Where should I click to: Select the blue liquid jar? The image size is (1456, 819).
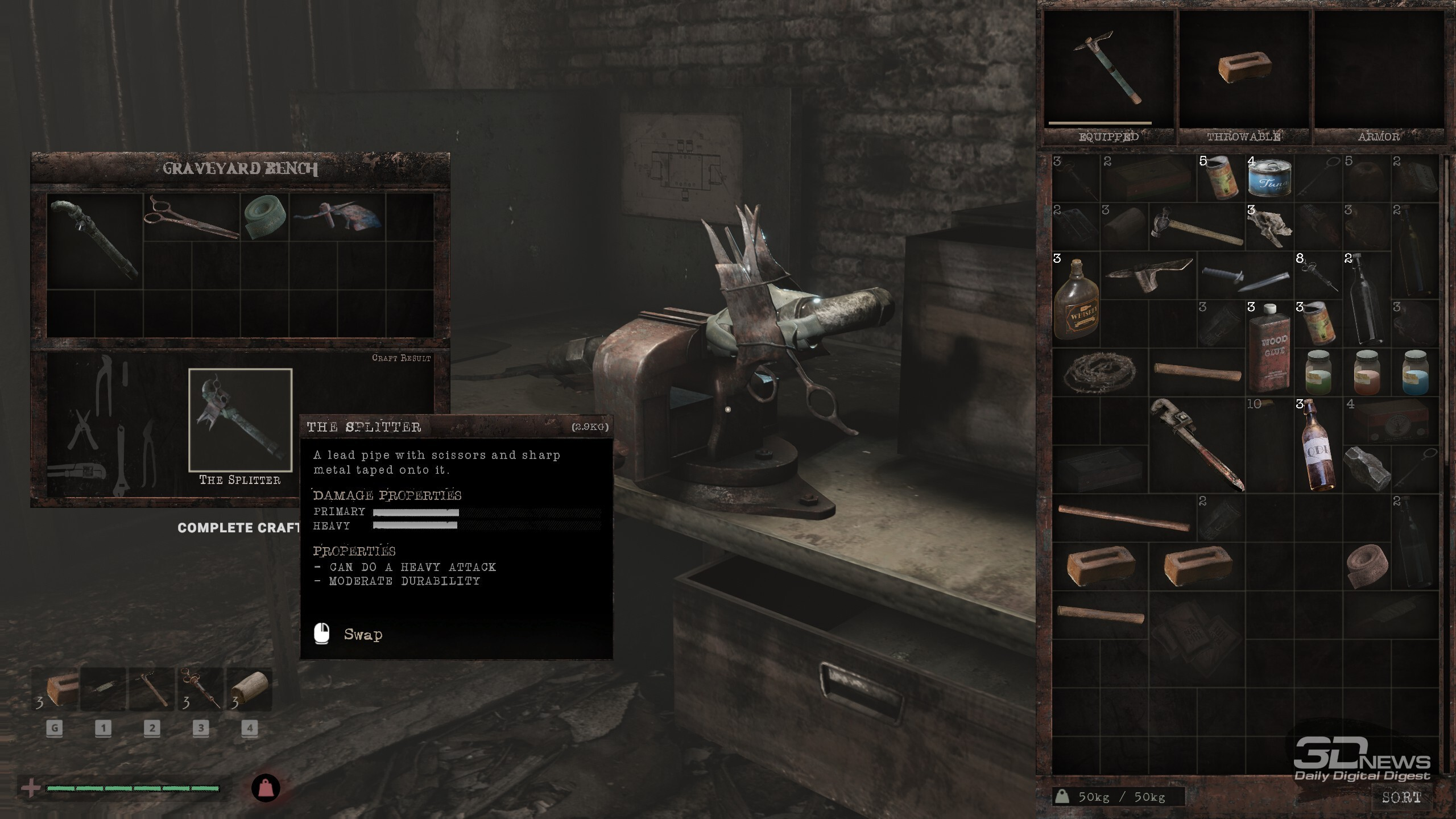(1414, 373)
